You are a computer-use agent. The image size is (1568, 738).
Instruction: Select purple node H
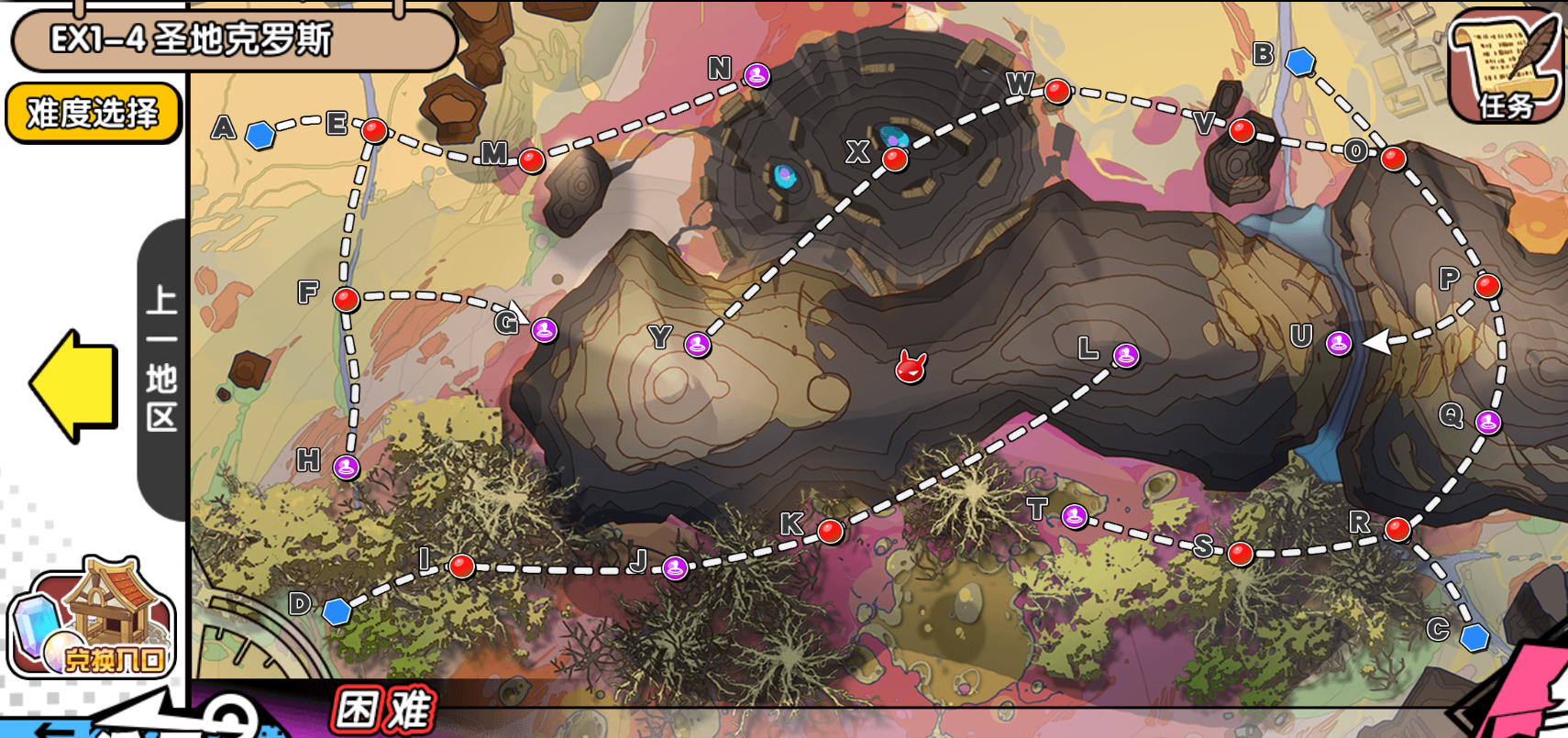[346, 467]
